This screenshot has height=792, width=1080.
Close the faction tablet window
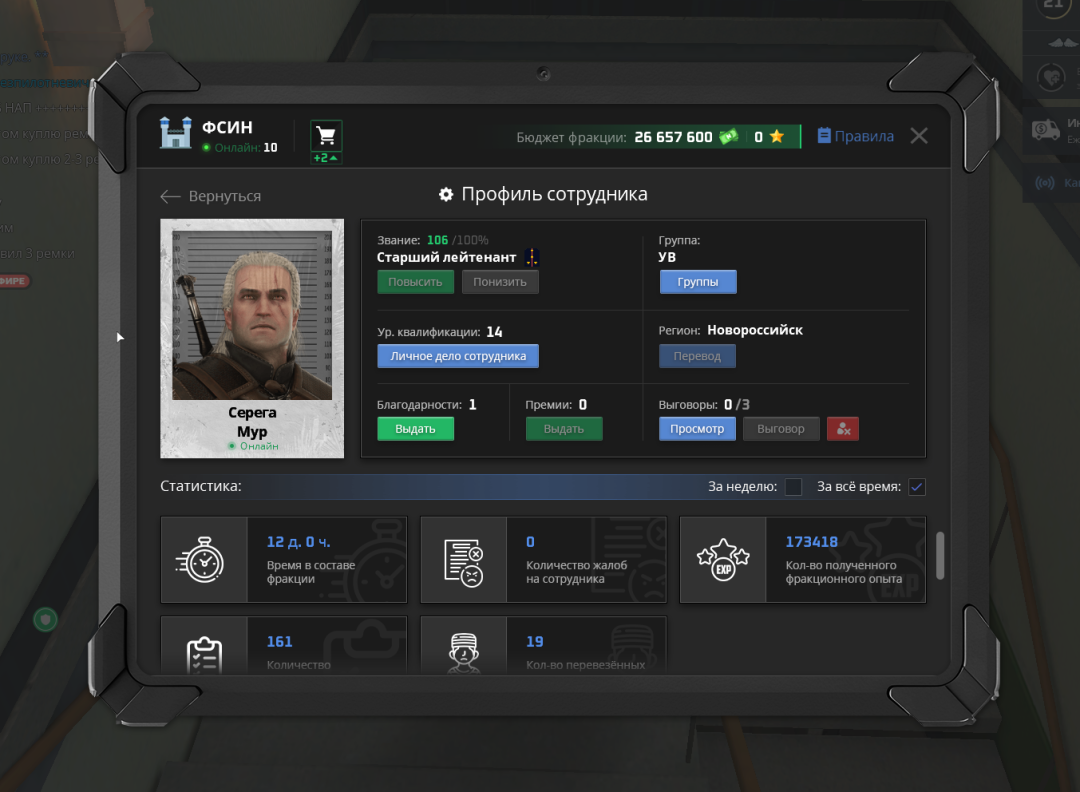[x=919, y=136]
